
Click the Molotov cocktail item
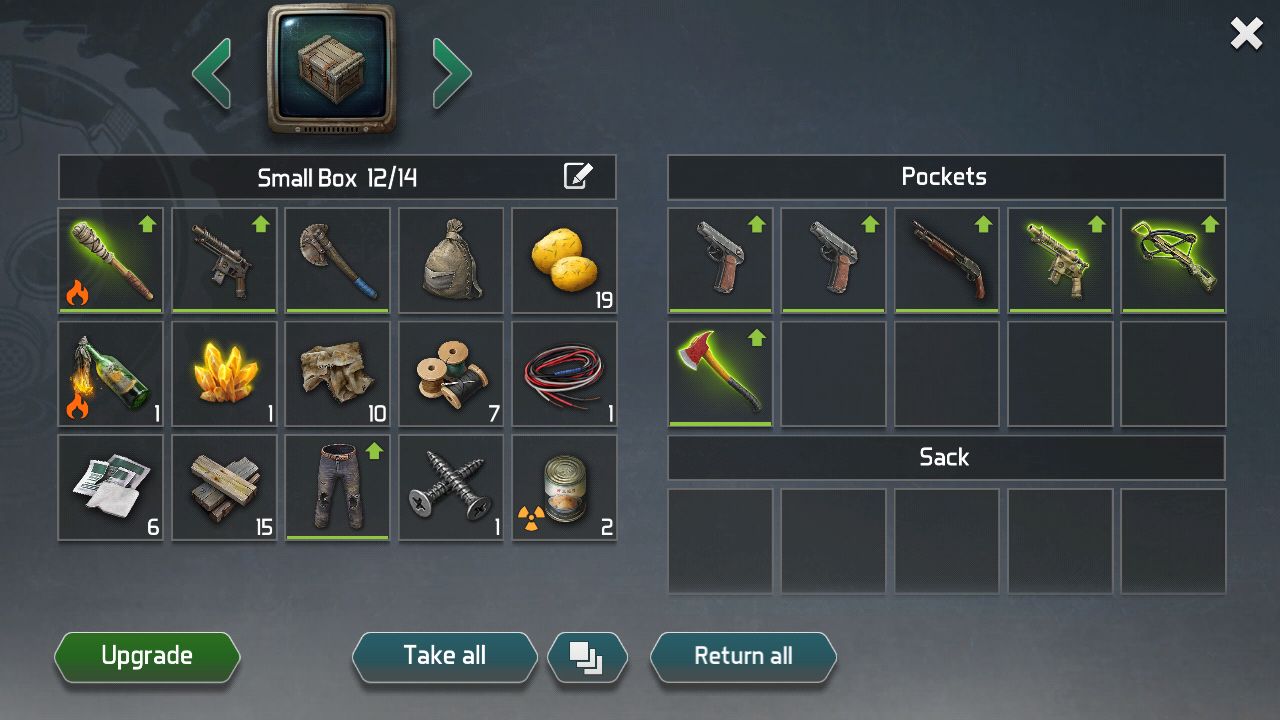[x=110, y=373]
